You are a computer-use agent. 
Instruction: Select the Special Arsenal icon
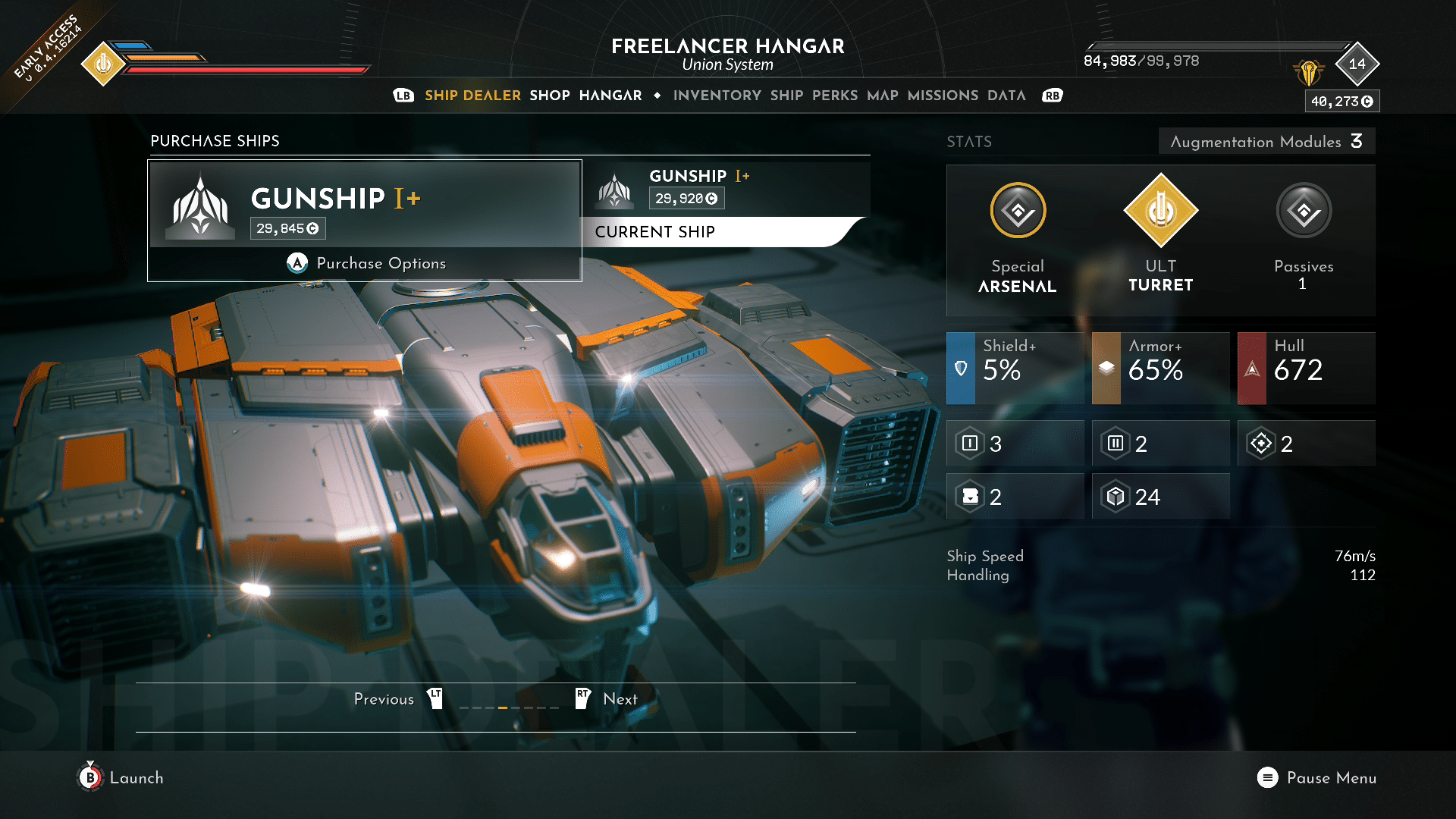pyautogui.click(x=1018, y=212)
